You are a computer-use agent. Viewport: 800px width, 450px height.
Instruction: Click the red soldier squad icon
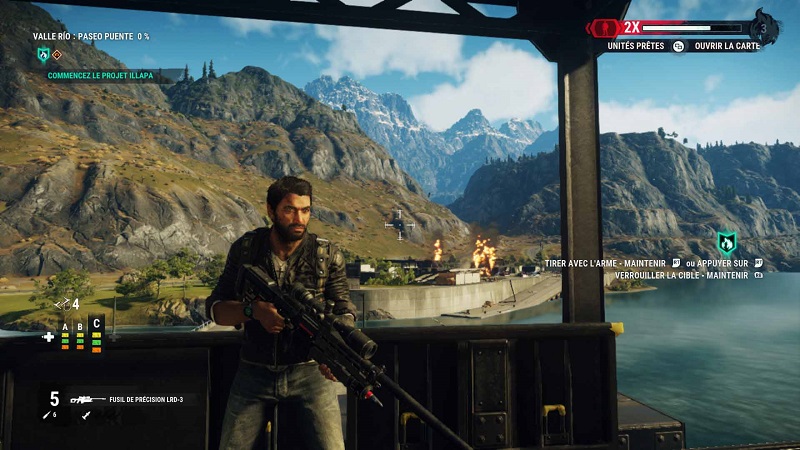click(603, 27)
